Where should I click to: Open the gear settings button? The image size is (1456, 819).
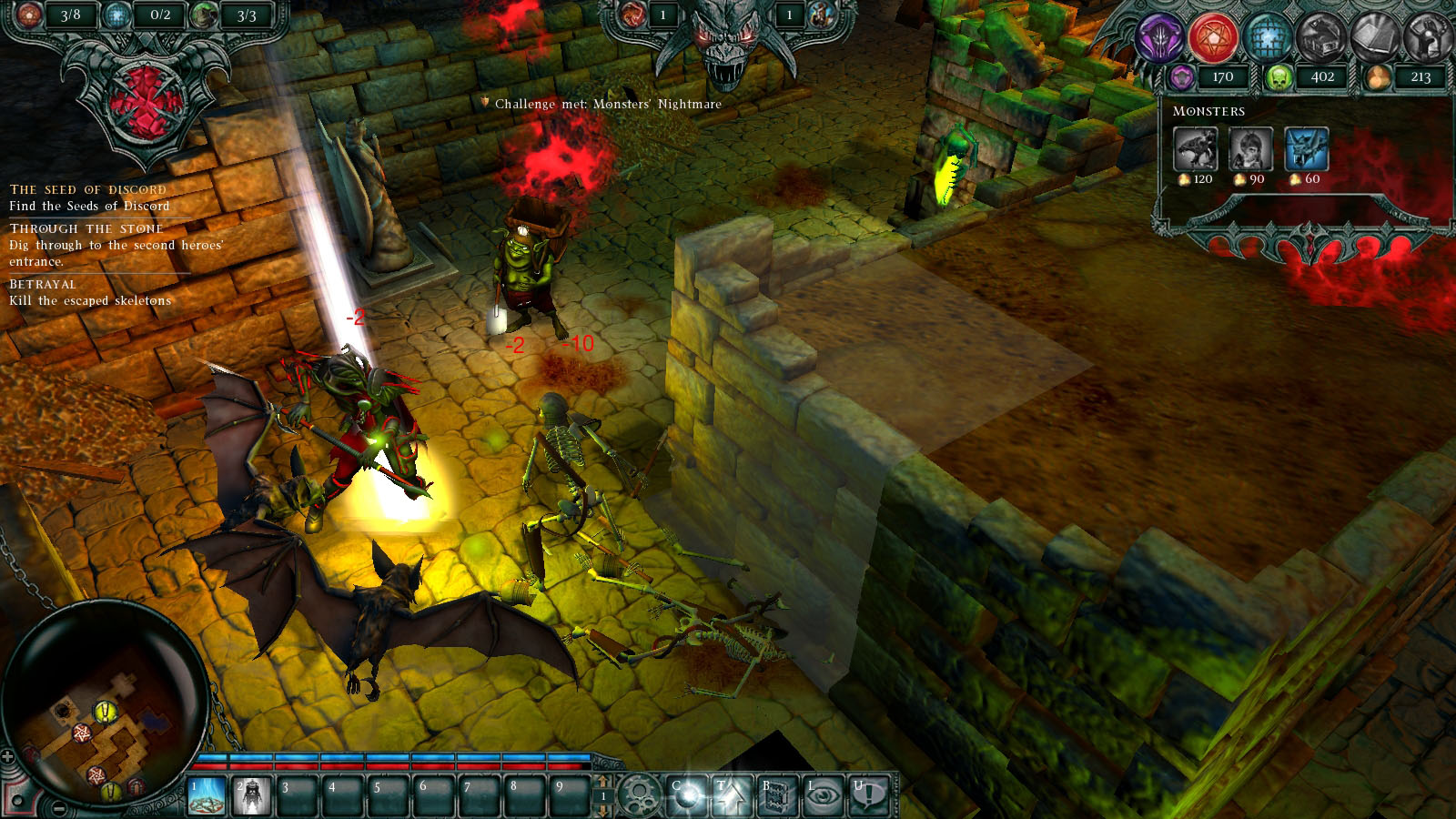point(639,795)
